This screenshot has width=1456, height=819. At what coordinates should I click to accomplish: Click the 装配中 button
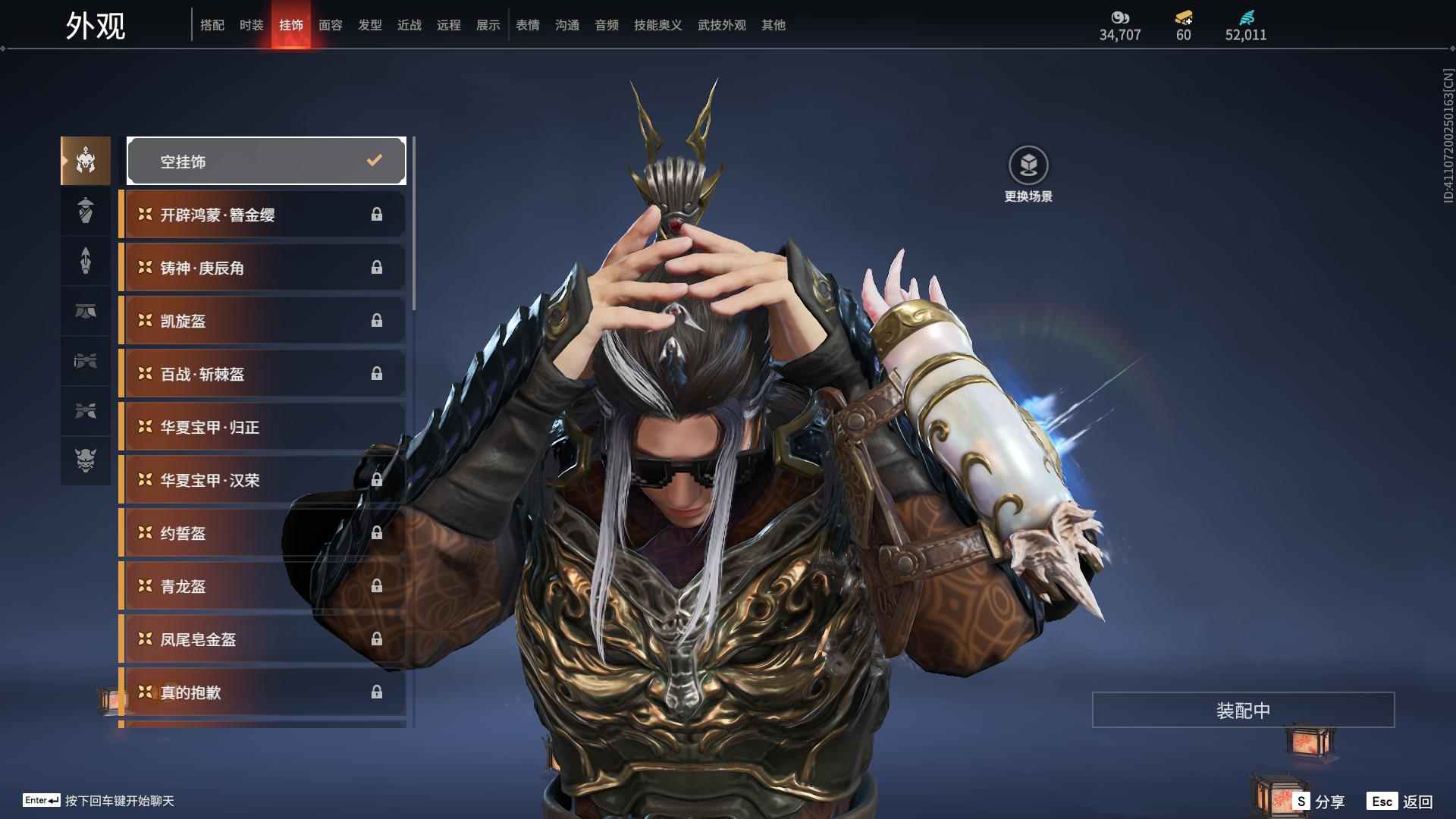[x=1243, y=710]
